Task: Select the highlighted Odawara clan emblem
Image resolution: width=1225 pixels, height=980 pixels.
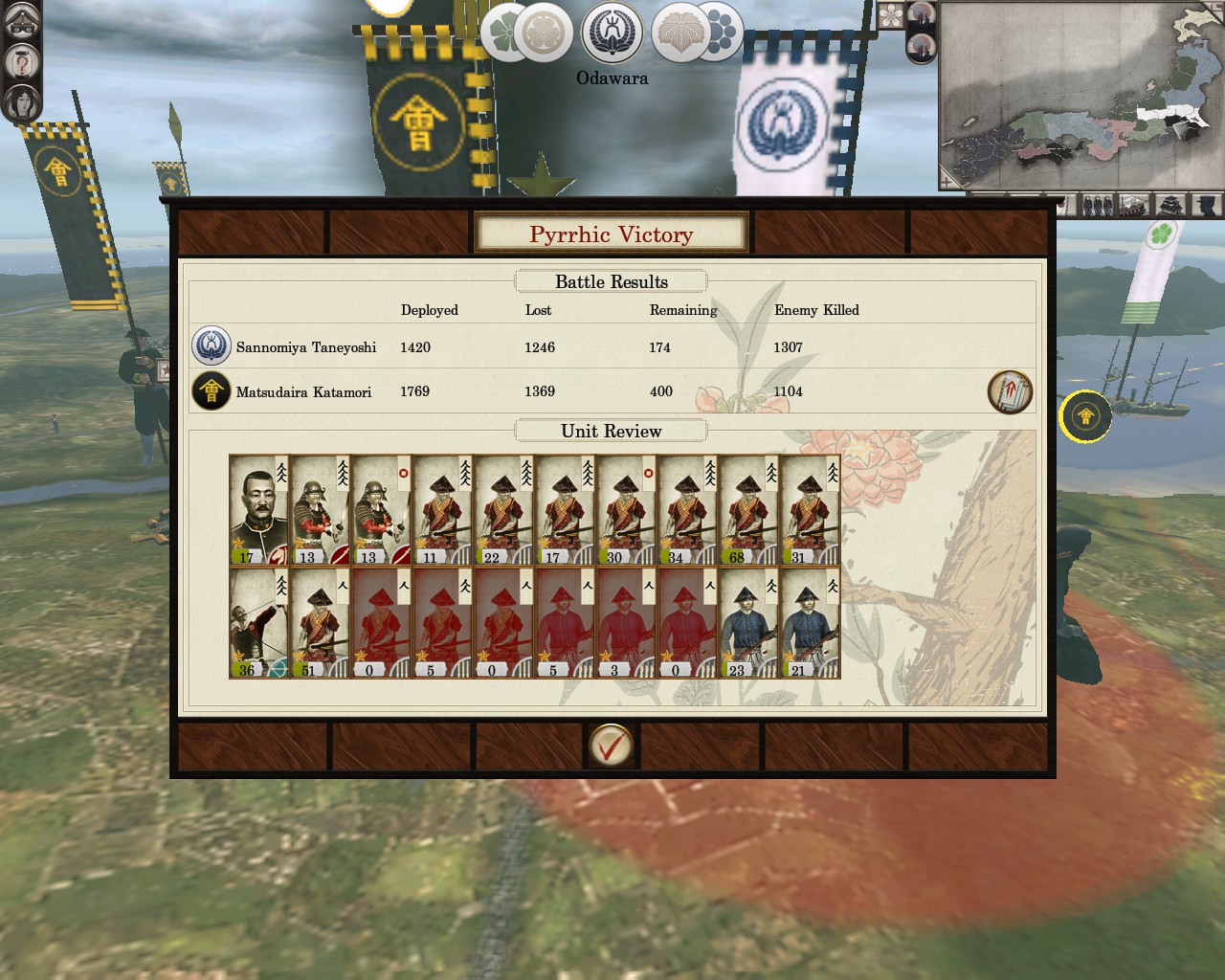Action: click(x=612, y=31)
